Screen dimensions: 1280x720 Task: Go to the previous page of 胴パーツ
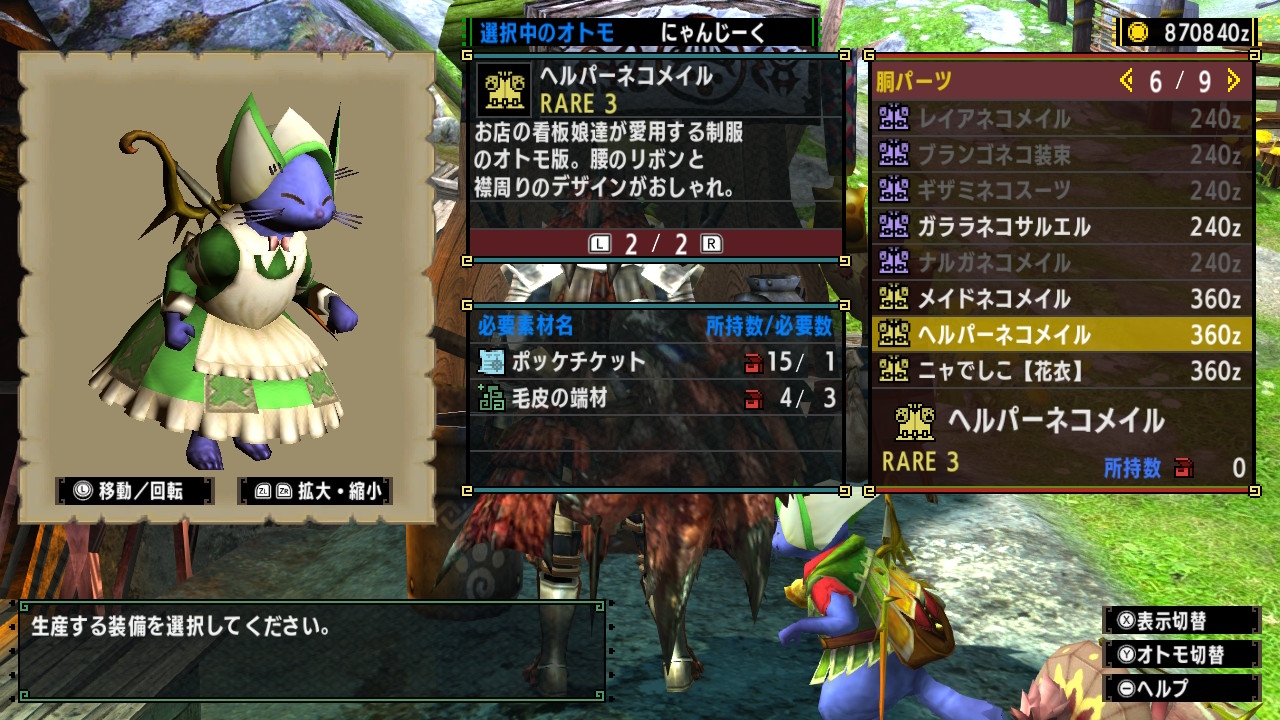[x=1127, y=81]
